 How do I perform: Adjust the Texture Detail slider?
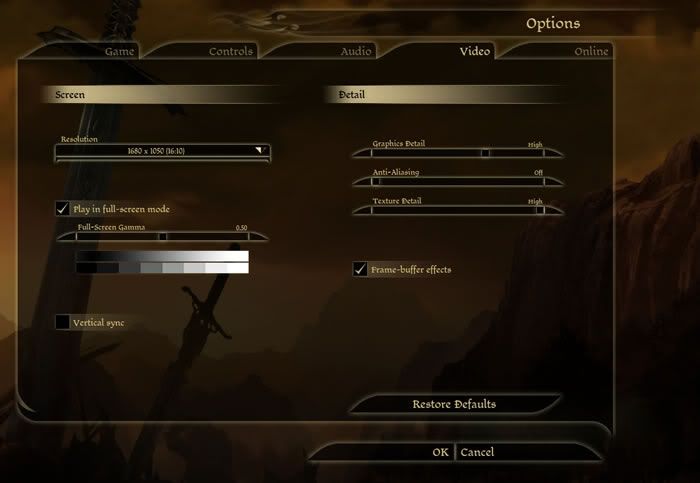tap(540, 210)
